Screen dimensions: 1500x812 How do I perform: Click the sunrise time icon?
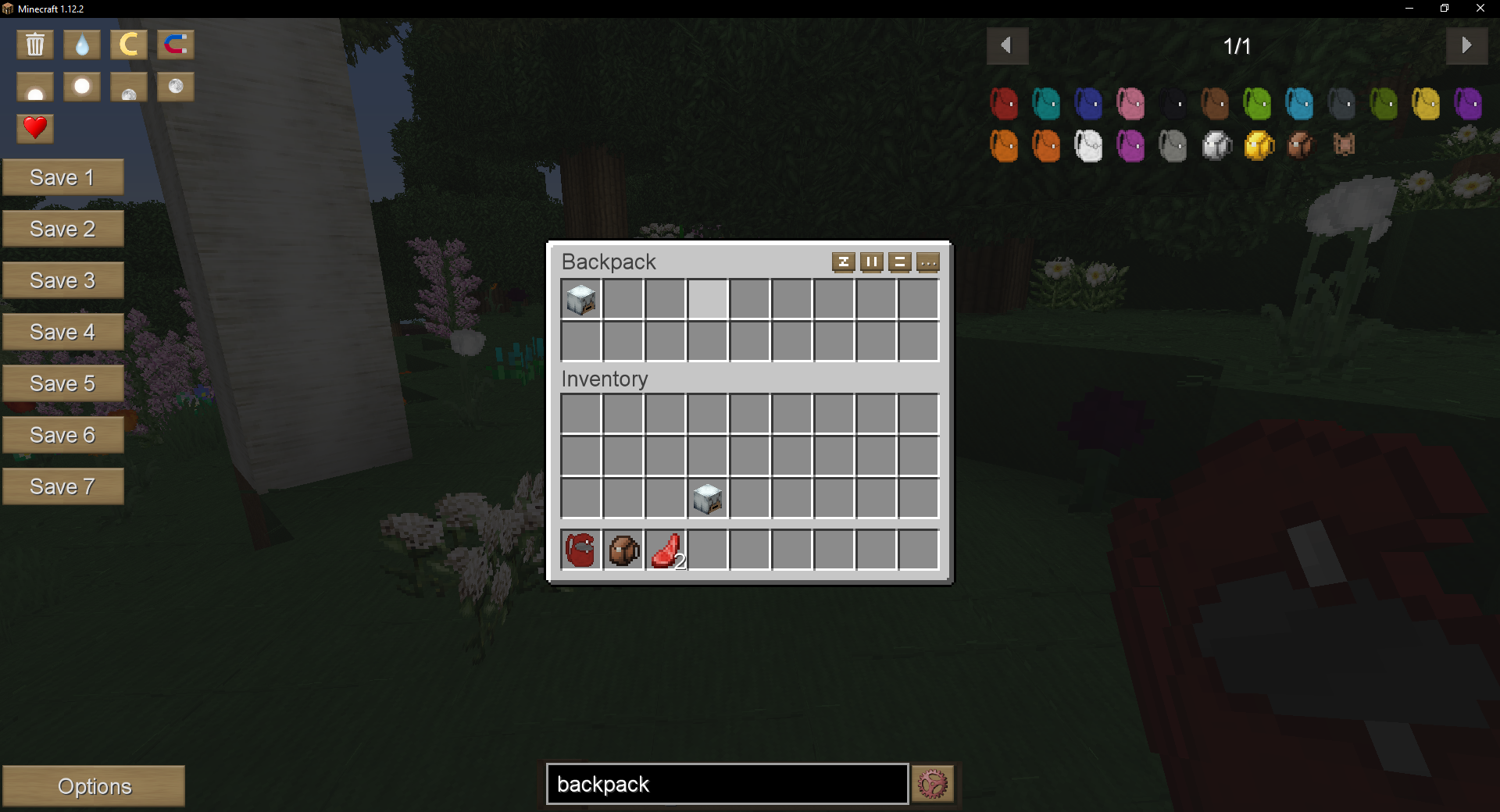[35, 87]
